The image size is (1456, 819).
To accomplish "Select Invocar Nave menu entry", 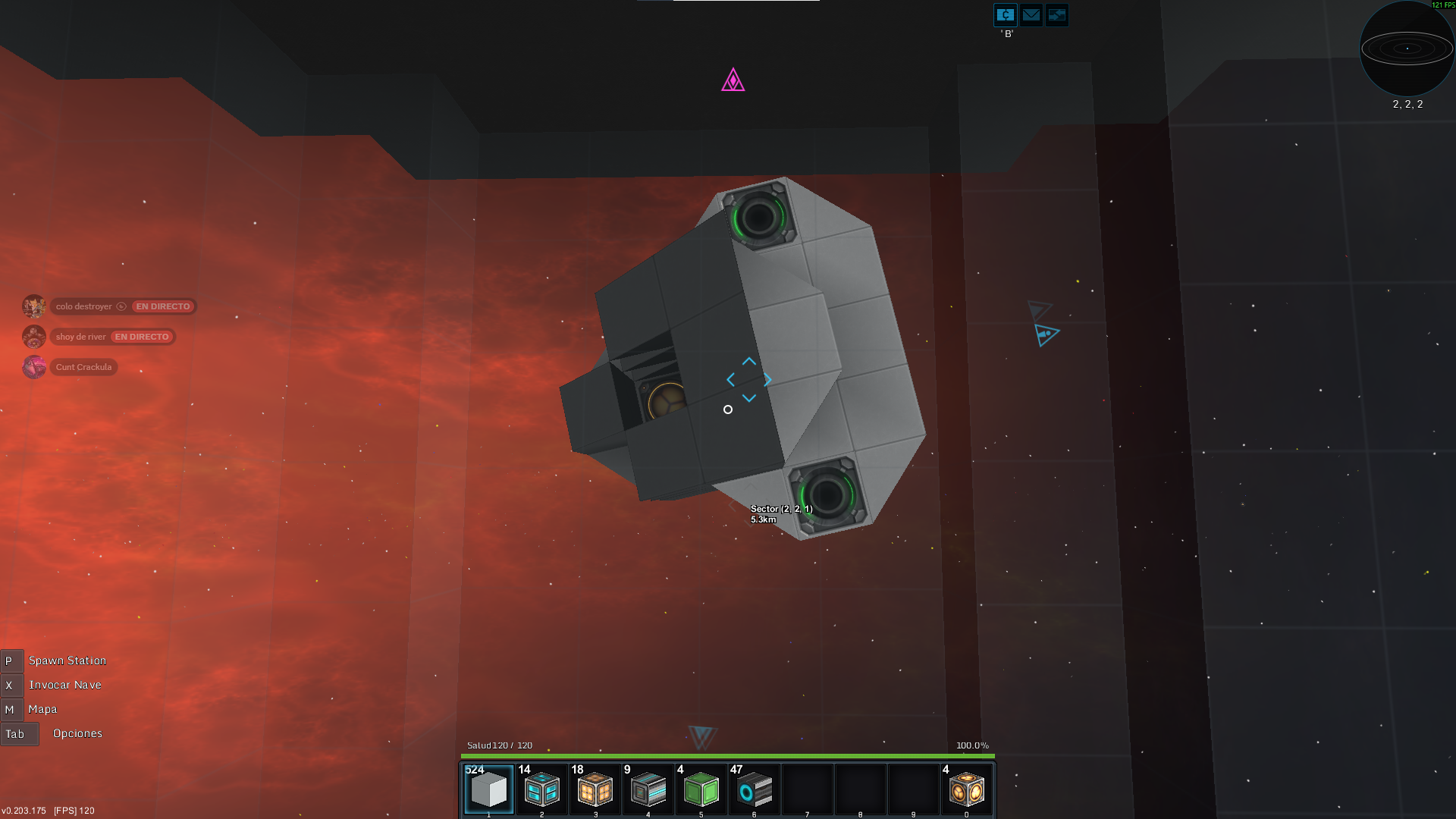I will tap(64, 685).
